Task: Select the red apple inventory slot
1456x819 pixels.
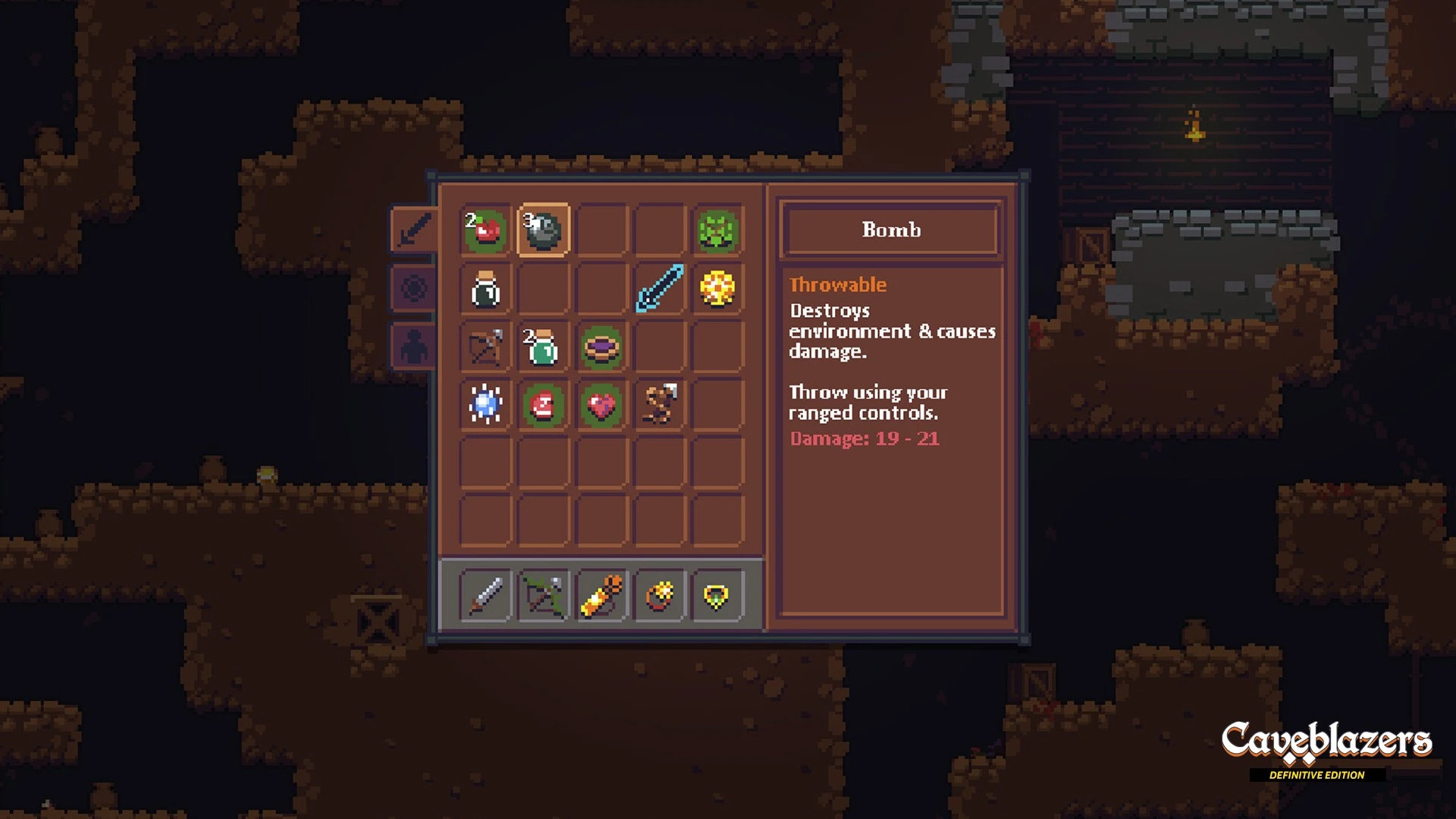Action: (x=485, y=230)
